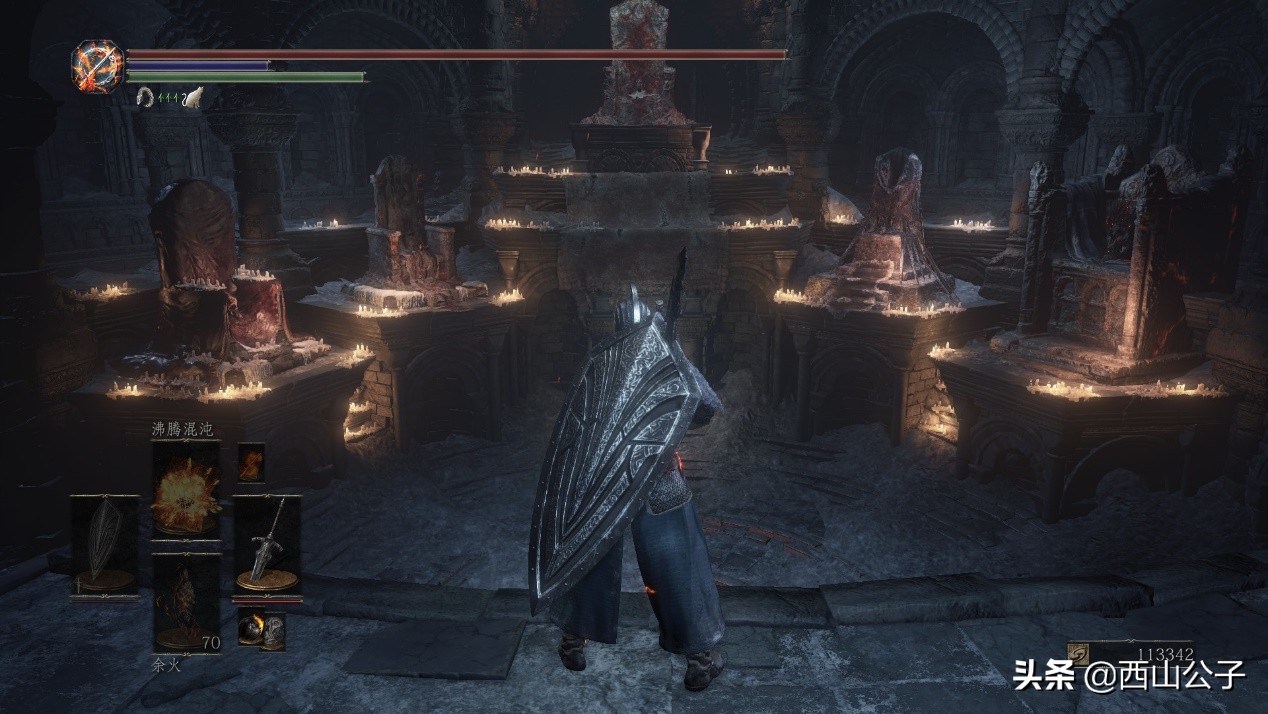The width and height of the screenshot is (1268, 714).
Task: Select the 沸腾混沌 fireball spell slot
Action: click(186, 490)
